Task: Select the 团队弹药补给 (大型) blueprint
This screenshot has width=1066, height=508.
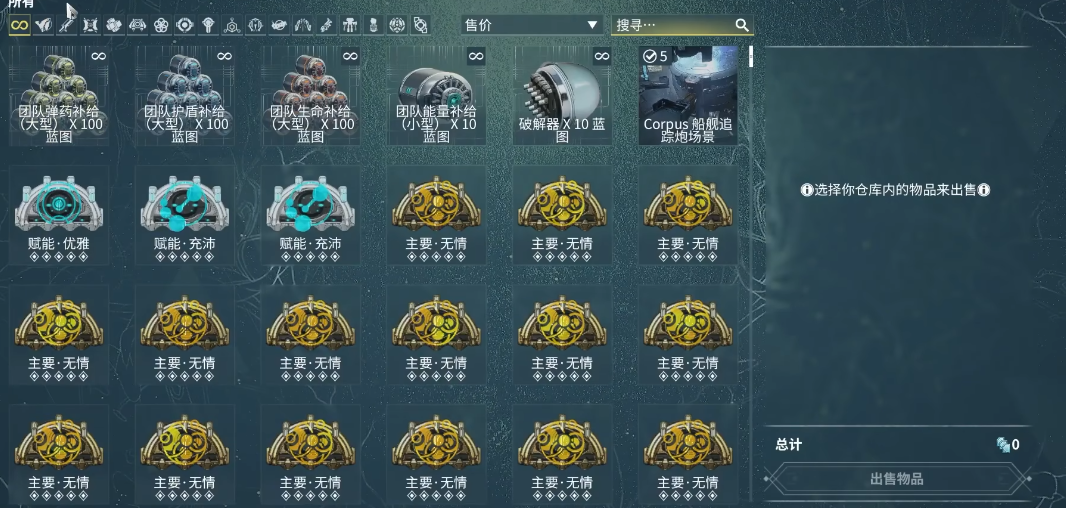Action: click(x=60, y=96)
